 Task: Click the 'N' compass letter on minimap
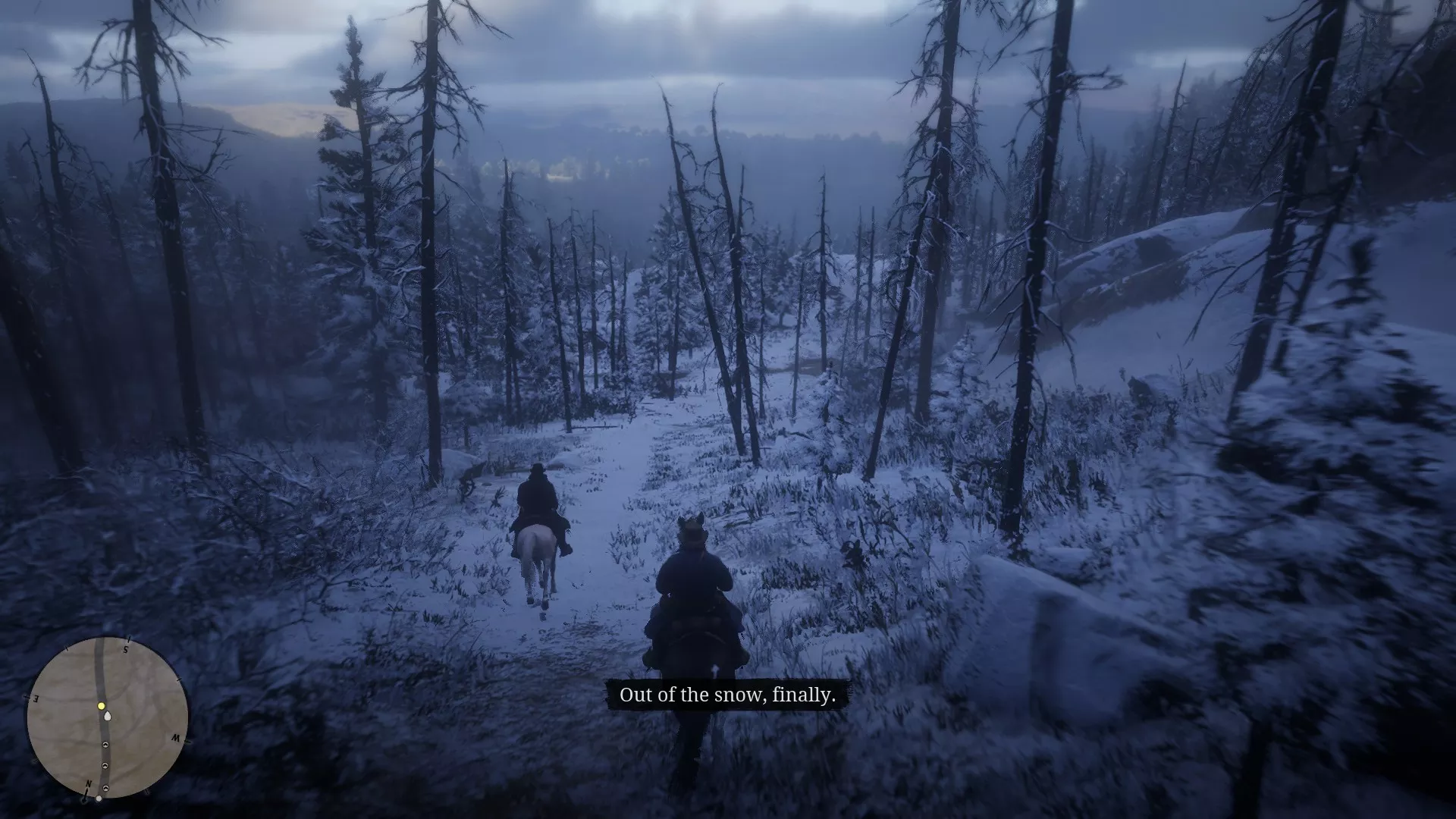click(89, 783)
